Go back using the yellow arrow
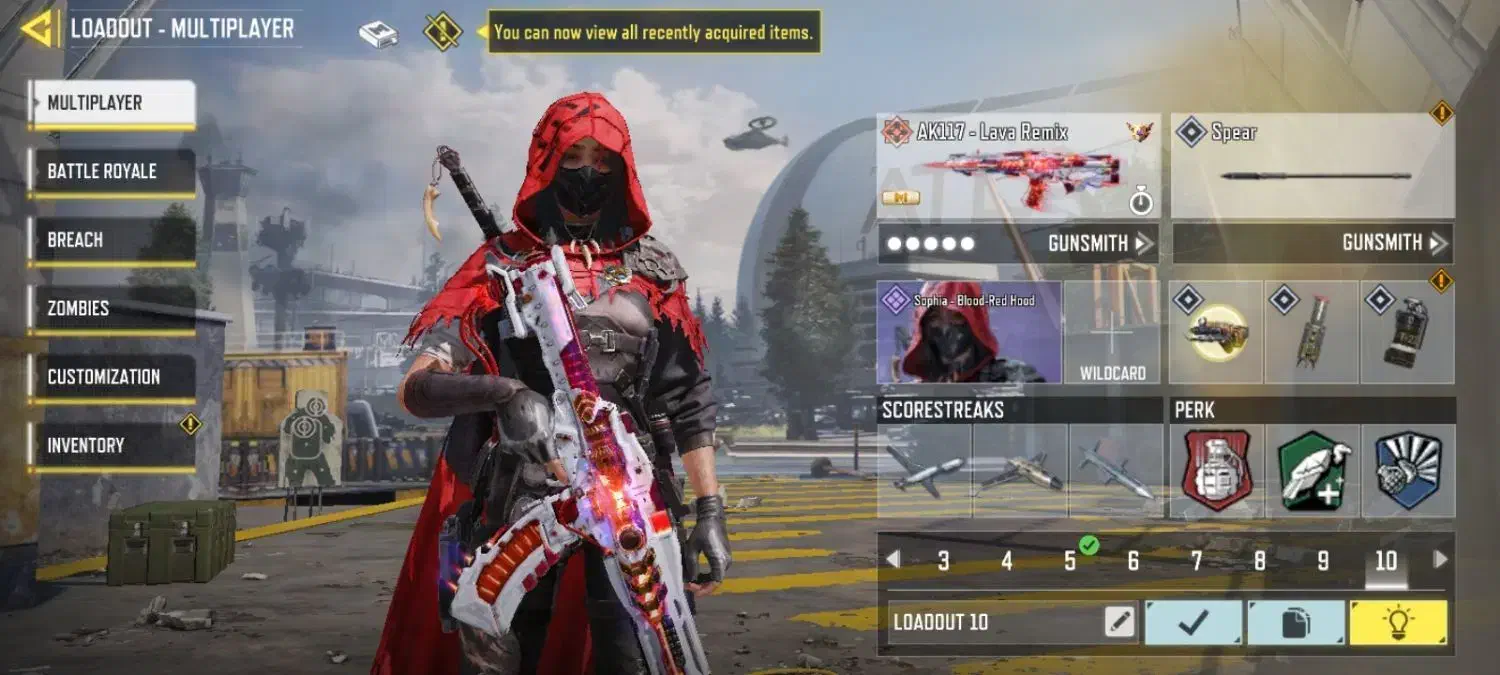 (x=39, y=29)
